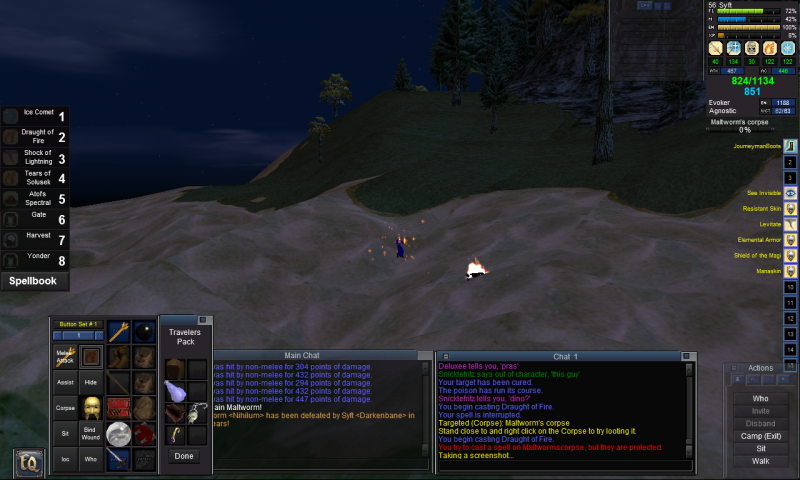Click the See Invisible buff icon
The height and width of the screenshot is (480, 800).
tap(790, 192)
